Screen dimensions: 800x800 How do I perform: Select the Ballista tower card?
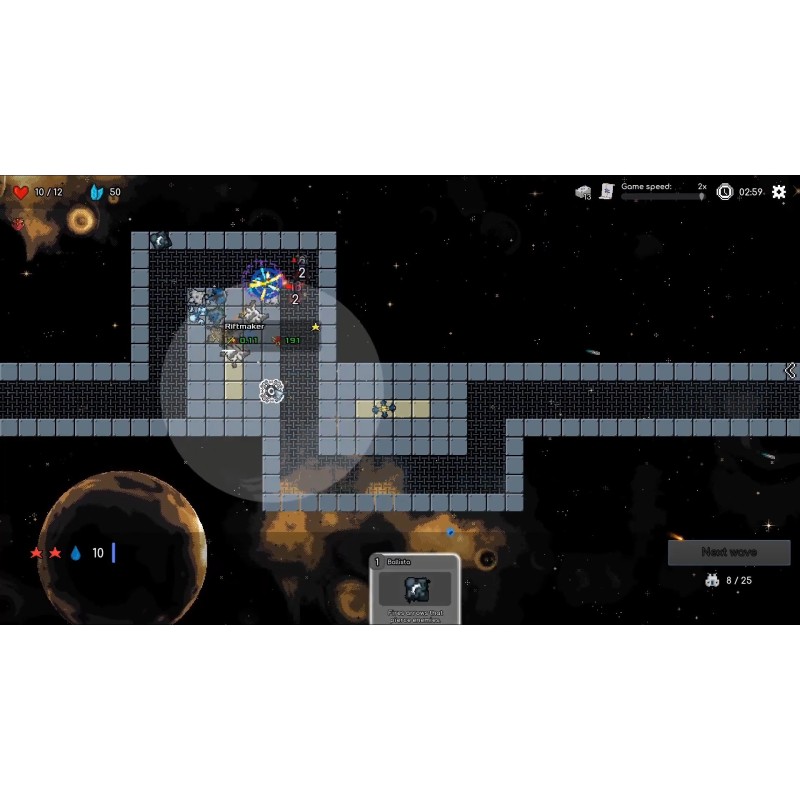(415, 589)
